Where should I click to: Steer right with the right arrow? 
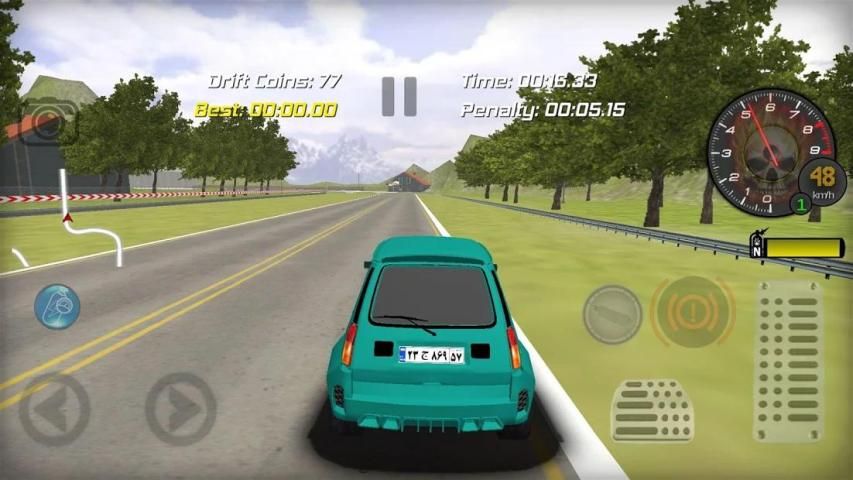click(181, 409)
